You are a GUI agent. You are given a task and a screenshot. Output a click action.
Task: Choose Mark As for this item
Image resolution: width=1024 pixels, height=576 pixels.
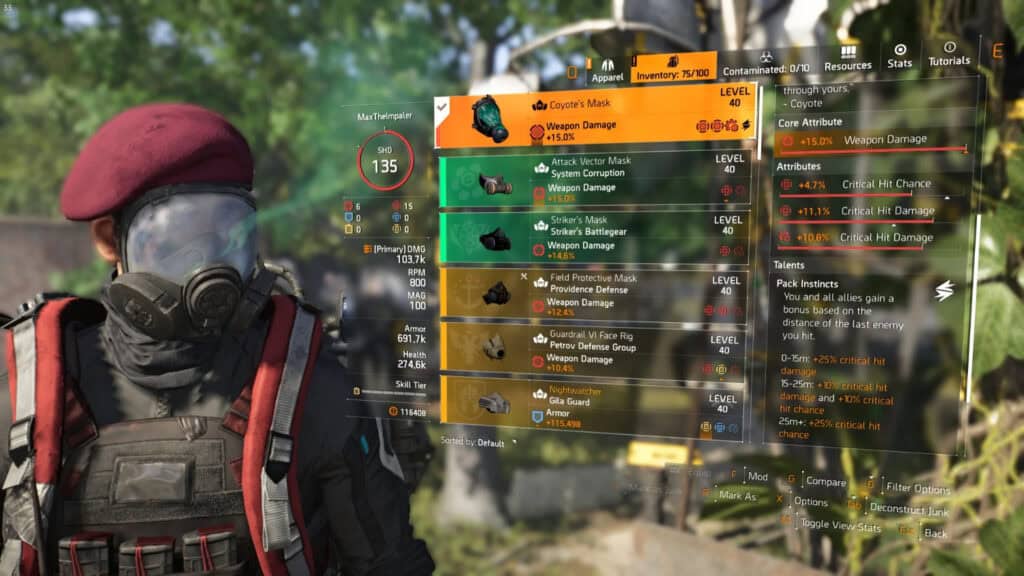click(738, 495)
